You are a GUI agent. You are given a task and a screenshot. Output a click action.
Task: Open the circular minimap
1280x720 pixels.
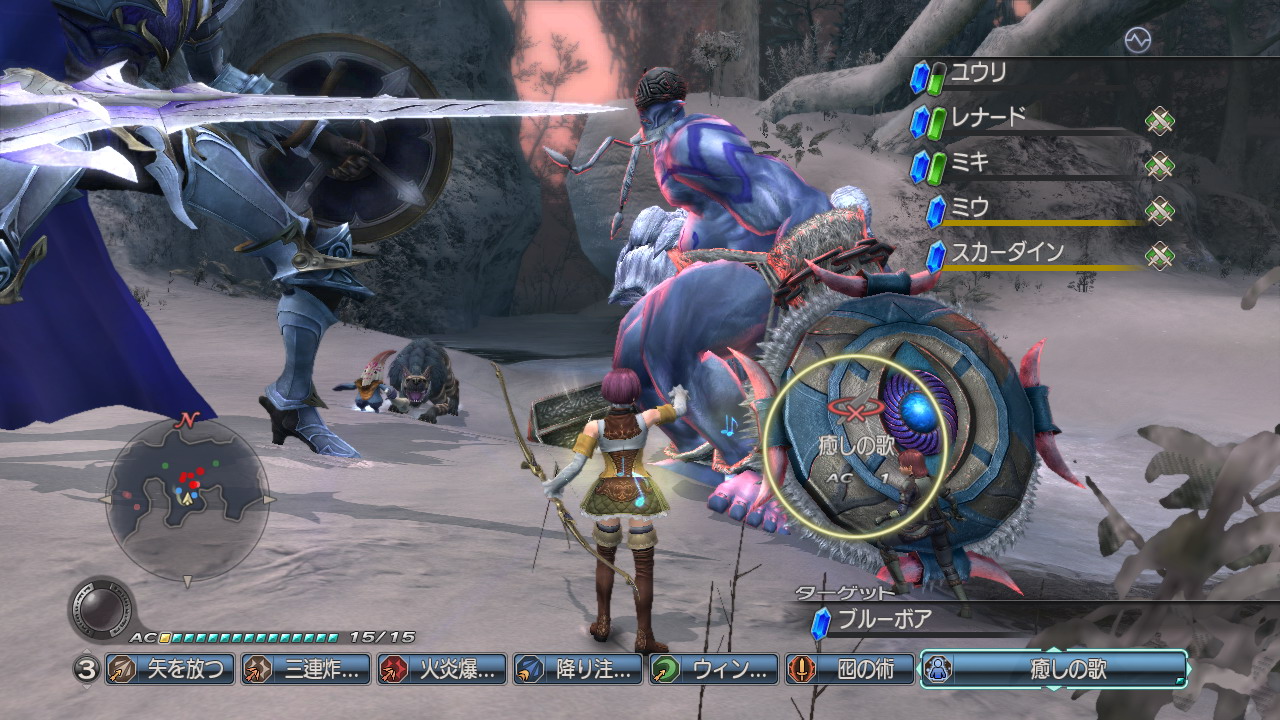(187, 499)
